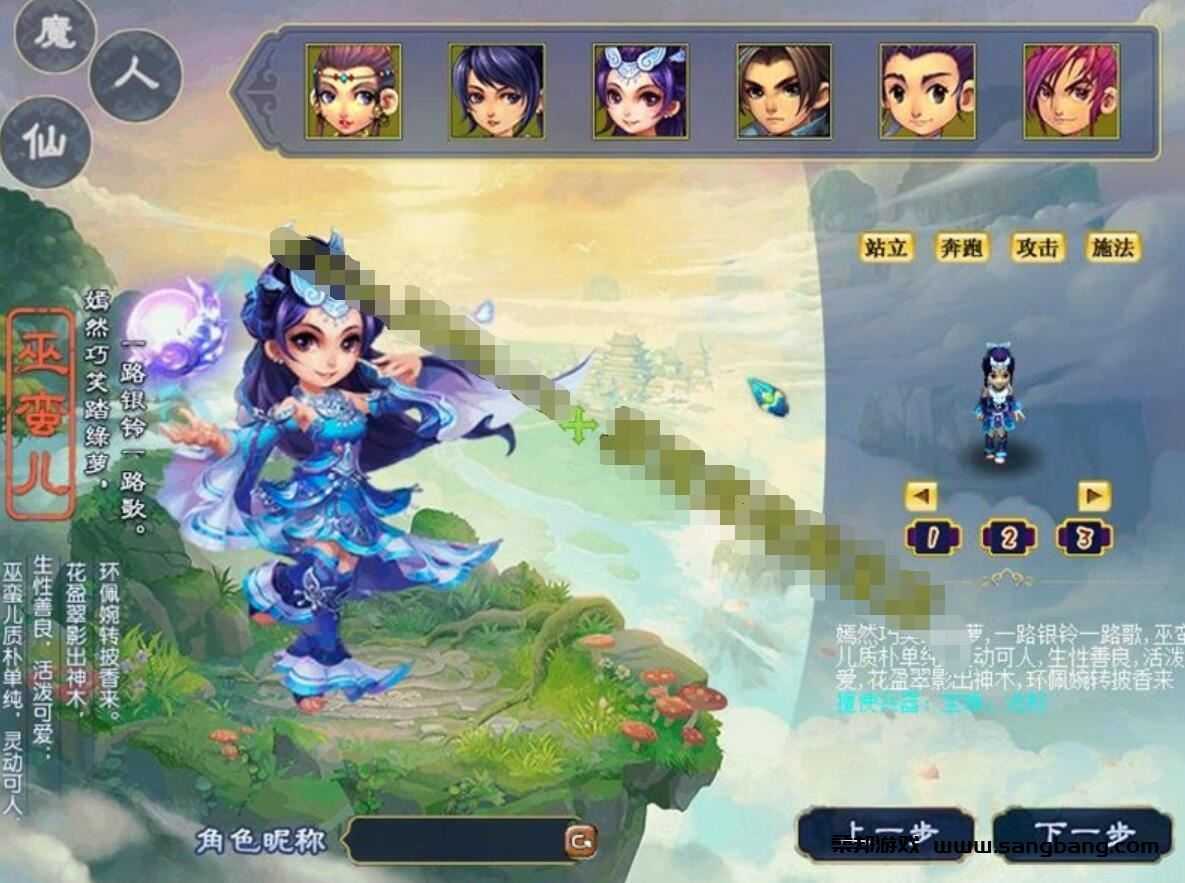Select appearance option 3
This screenshot has height=883, width=1185.
pyautogui.click(x=1084, y=539)
